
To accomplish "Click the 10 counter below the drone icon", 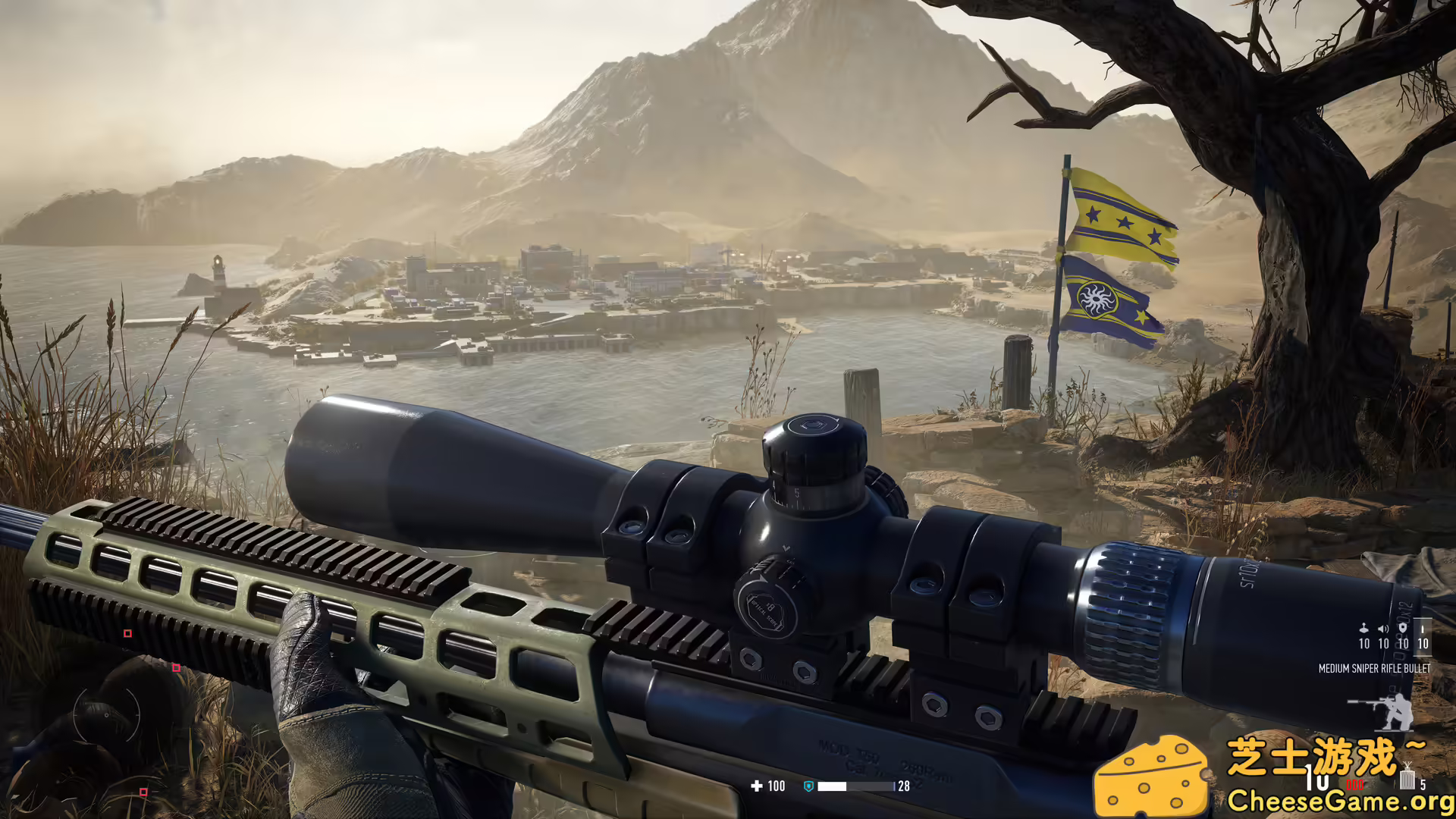I will tap(1364, 644).
